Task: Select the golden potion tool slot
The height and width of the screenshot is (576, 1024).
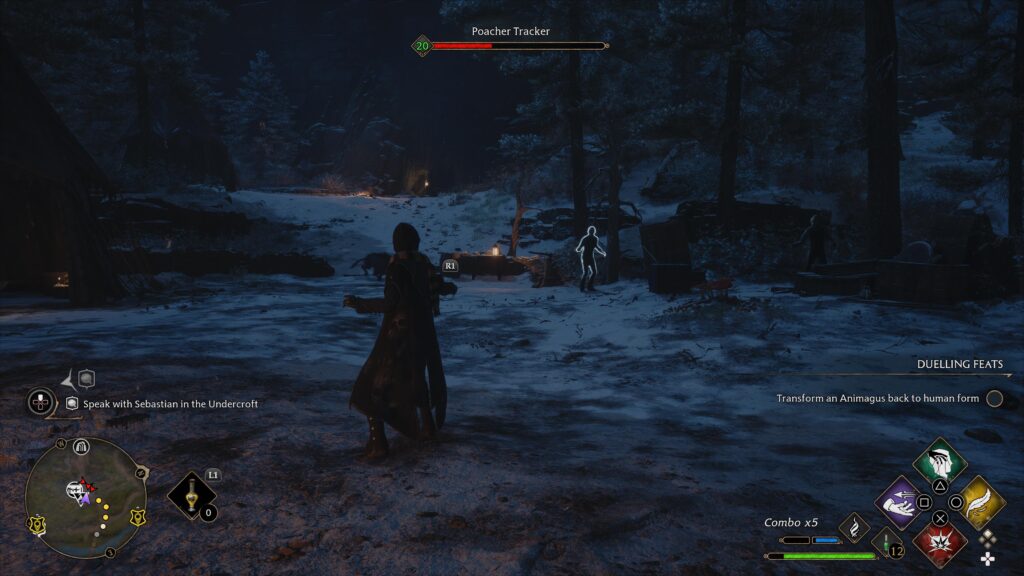Action: 192,496
